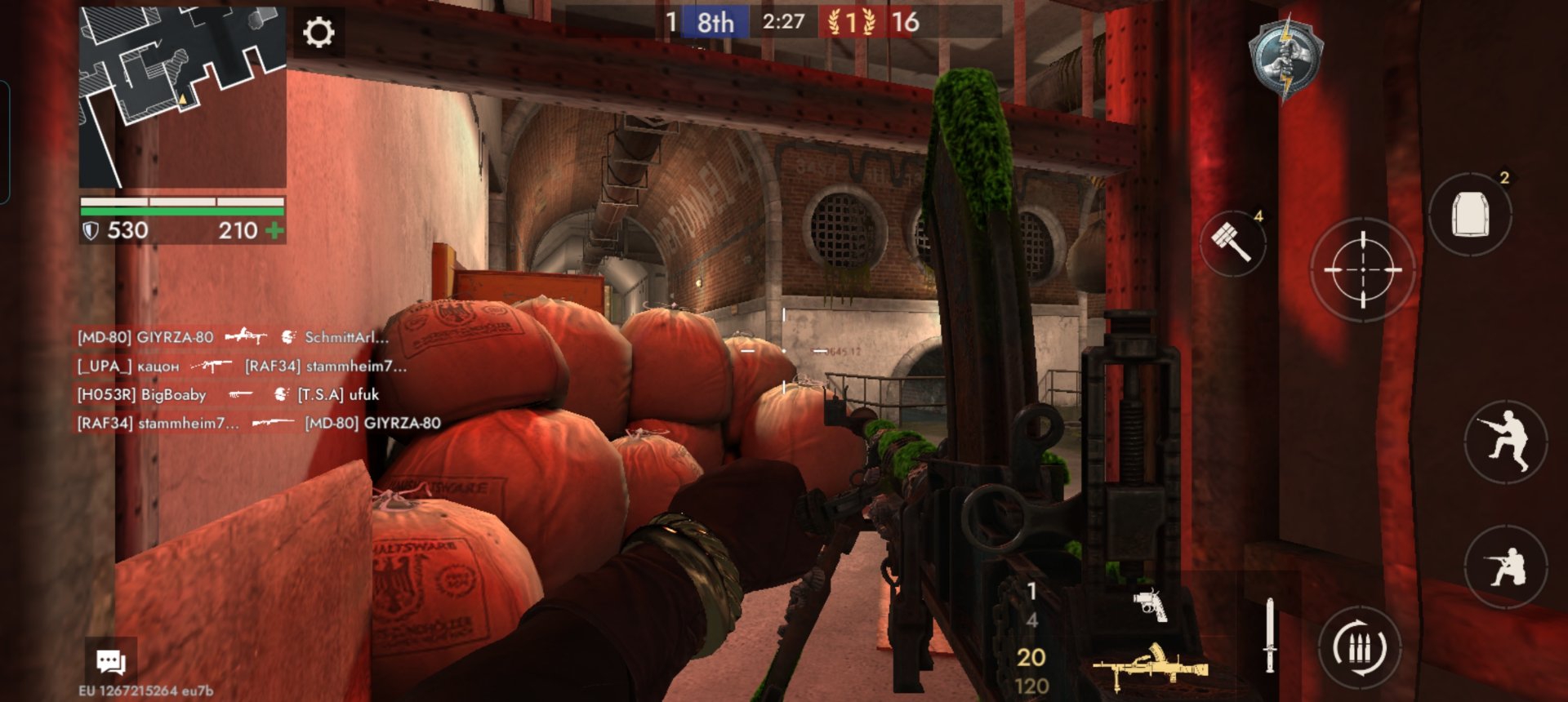
Task: Switch to the revolver sidearm
Action: [1150, 605]
